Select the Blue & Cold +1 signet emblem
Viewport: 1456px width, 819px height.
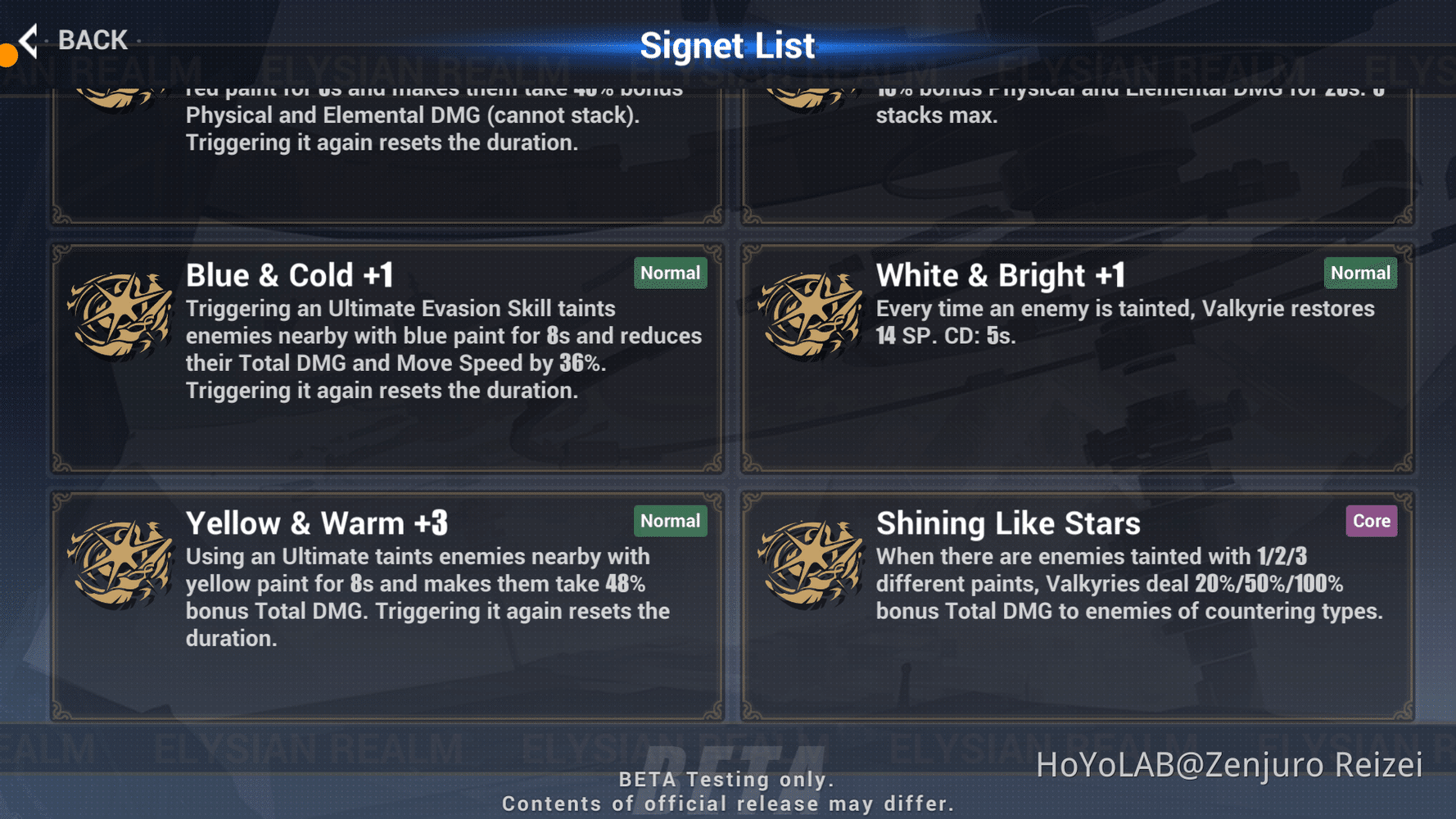[x=121, y=315]
